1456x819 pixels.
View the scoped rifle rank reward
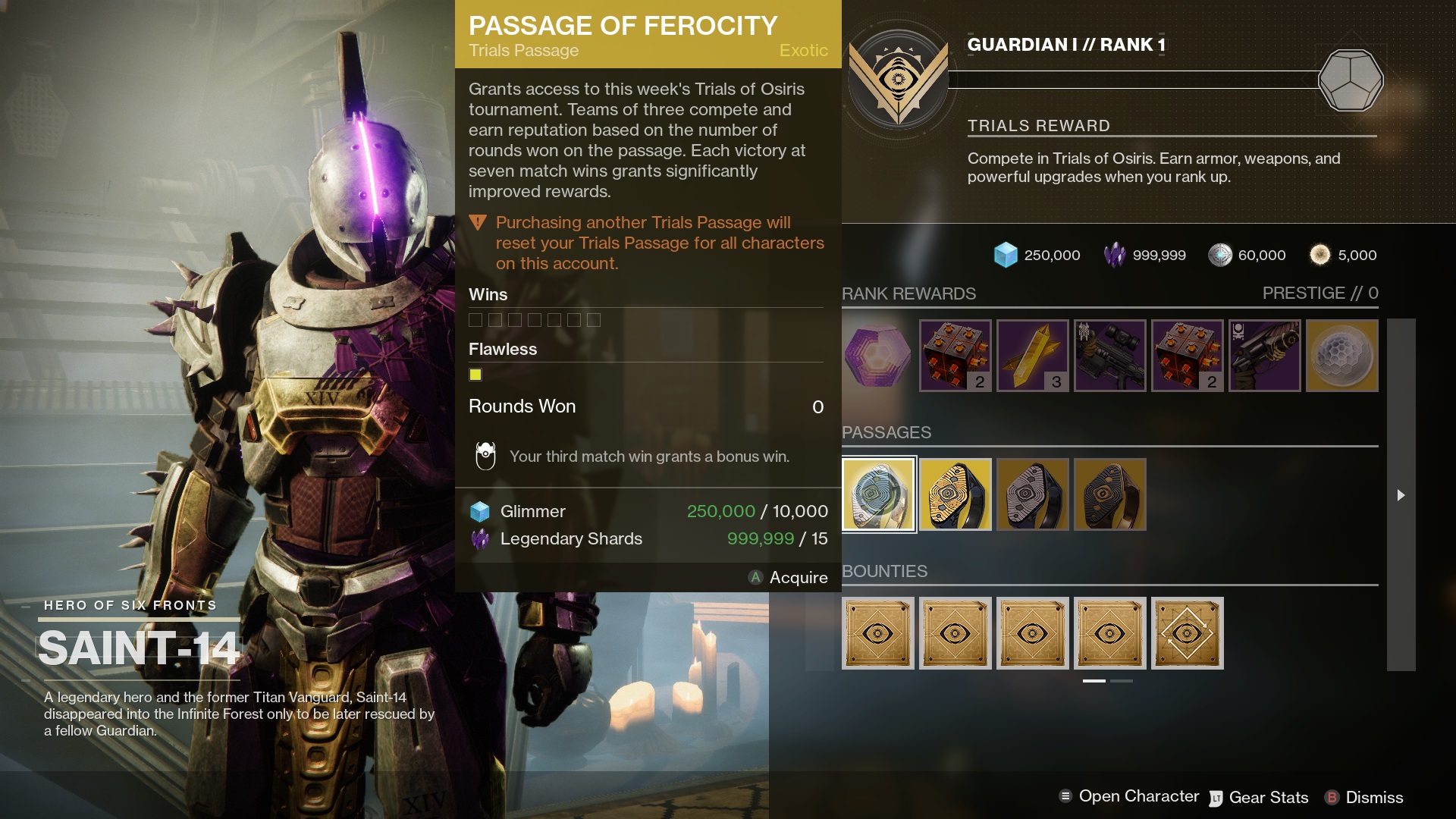1110,356
